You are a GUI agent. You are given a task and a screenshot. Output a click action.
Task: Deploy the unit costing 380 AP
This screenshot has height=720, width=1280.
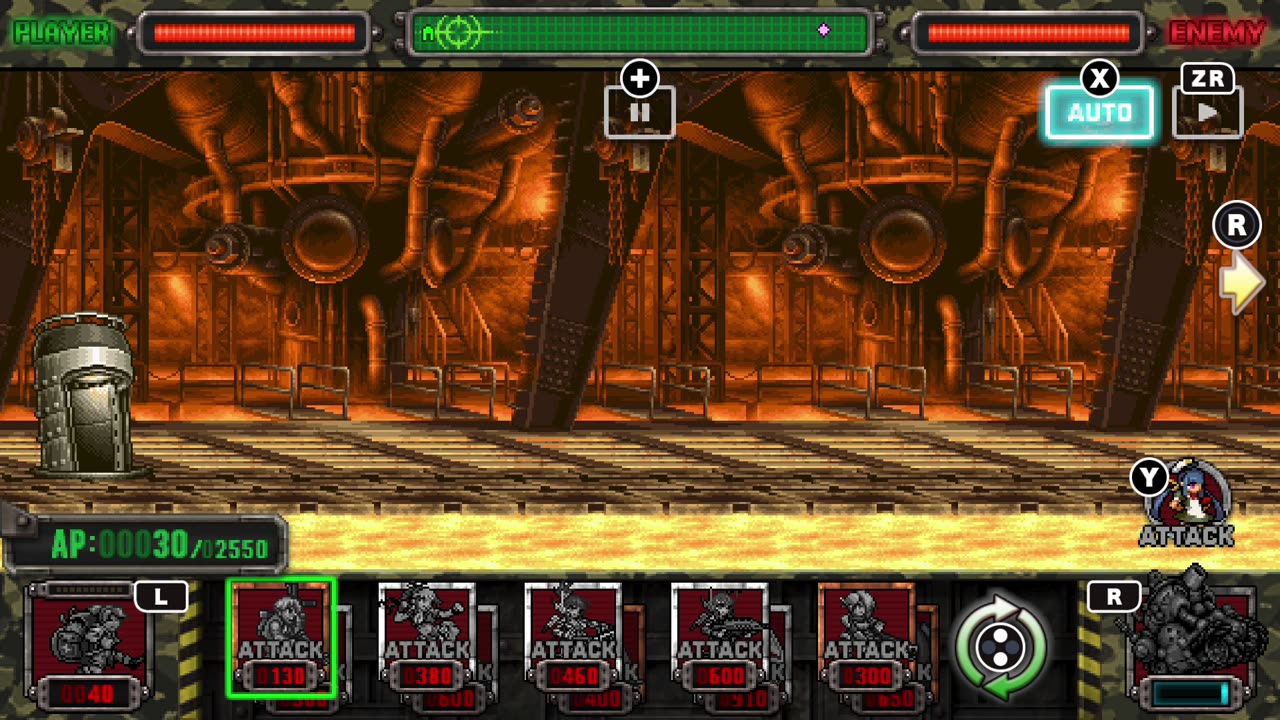pos(427,638)
